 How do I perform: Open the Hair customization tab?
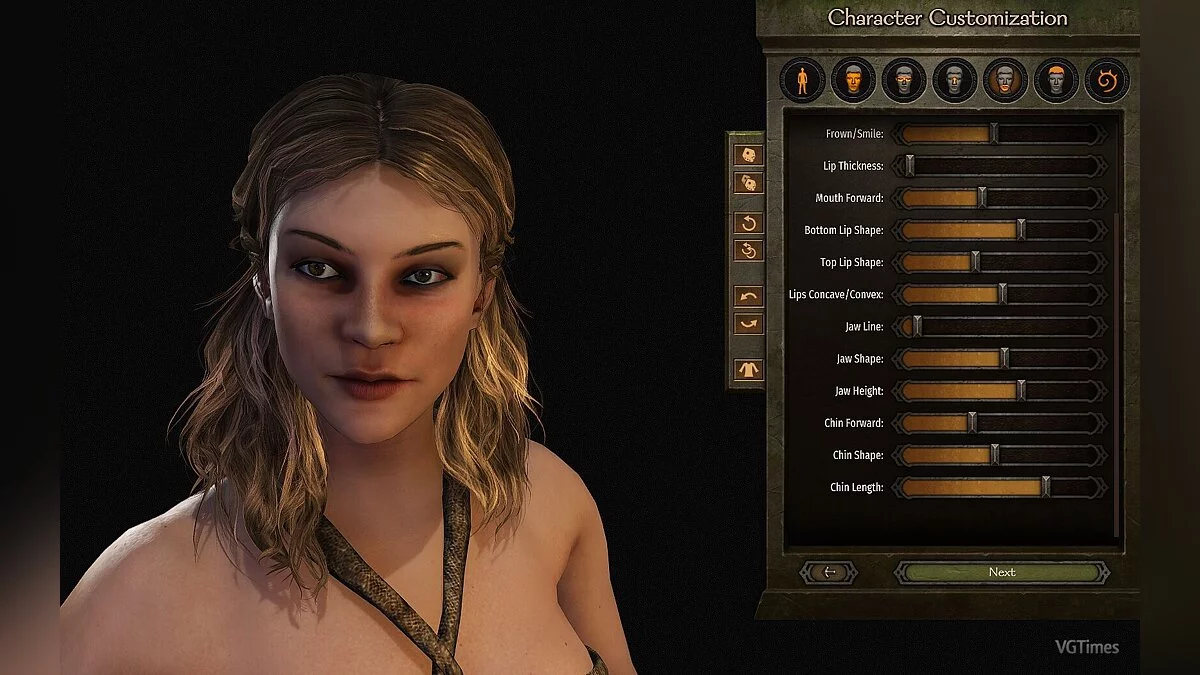coord(1056,80)
